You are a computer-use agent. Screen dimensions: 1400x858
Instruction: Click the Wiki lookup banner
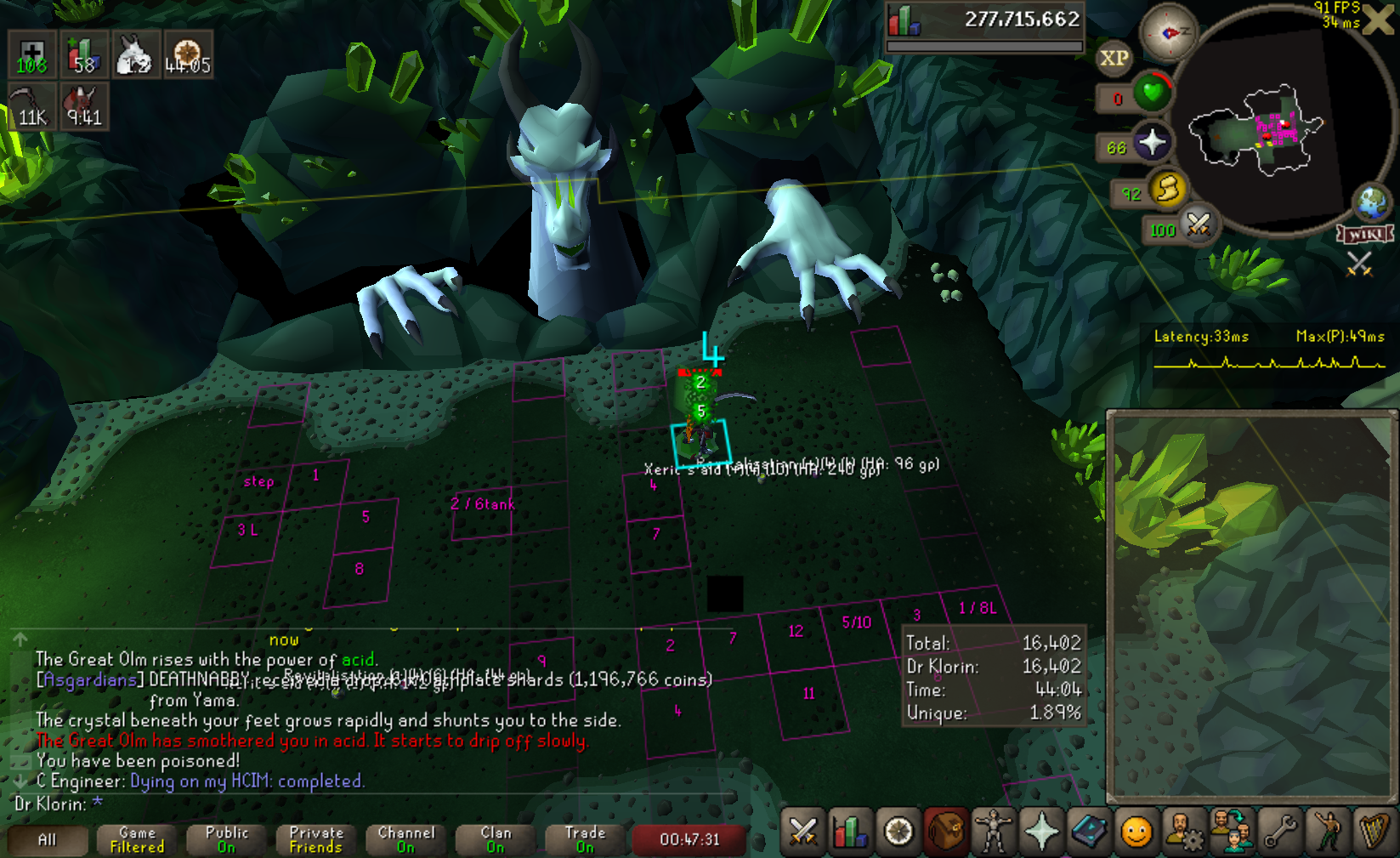[1365, 234]
